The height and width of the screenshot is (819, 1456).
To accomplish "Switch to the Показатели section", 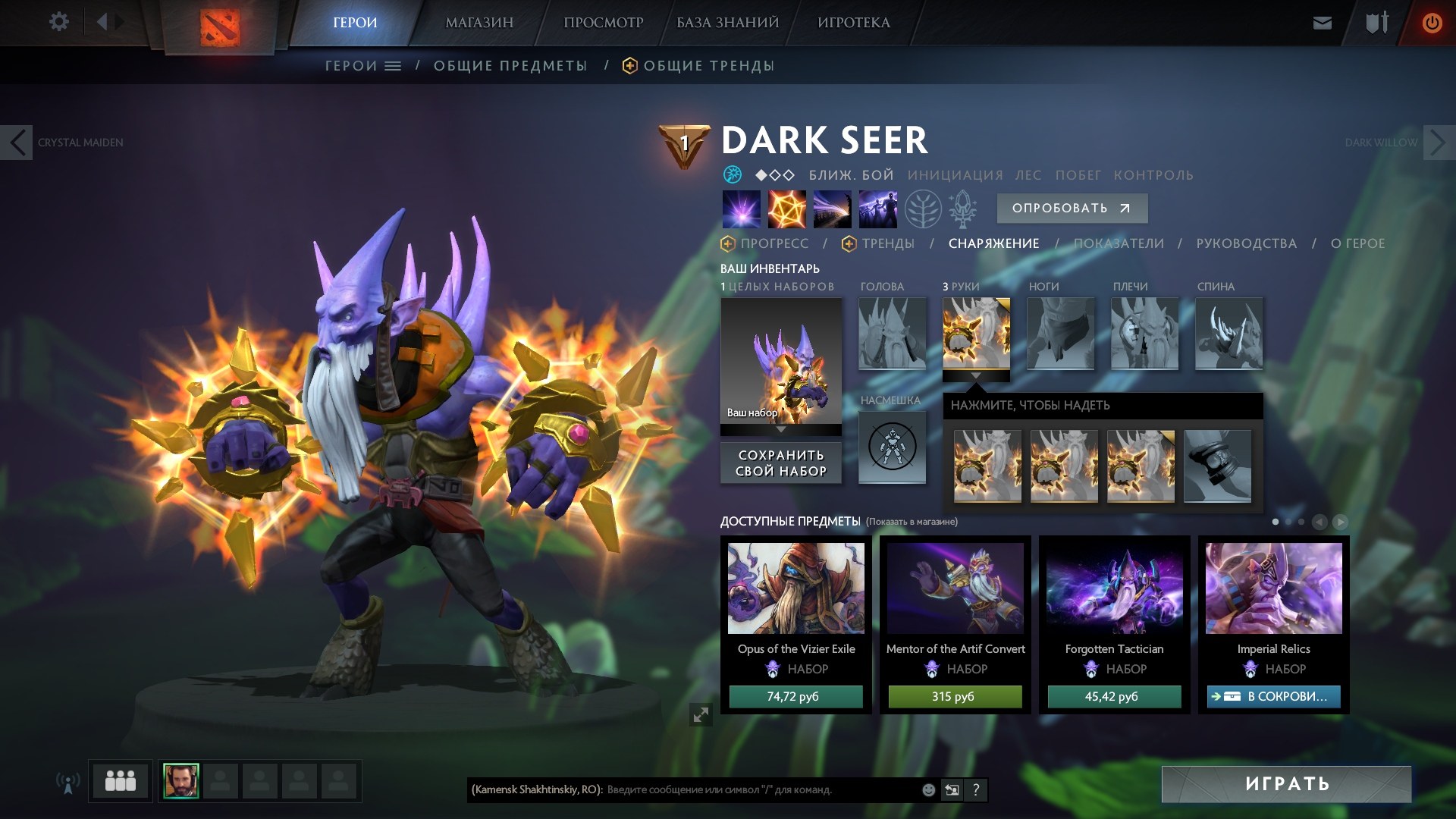I will tap(1119, 243).
